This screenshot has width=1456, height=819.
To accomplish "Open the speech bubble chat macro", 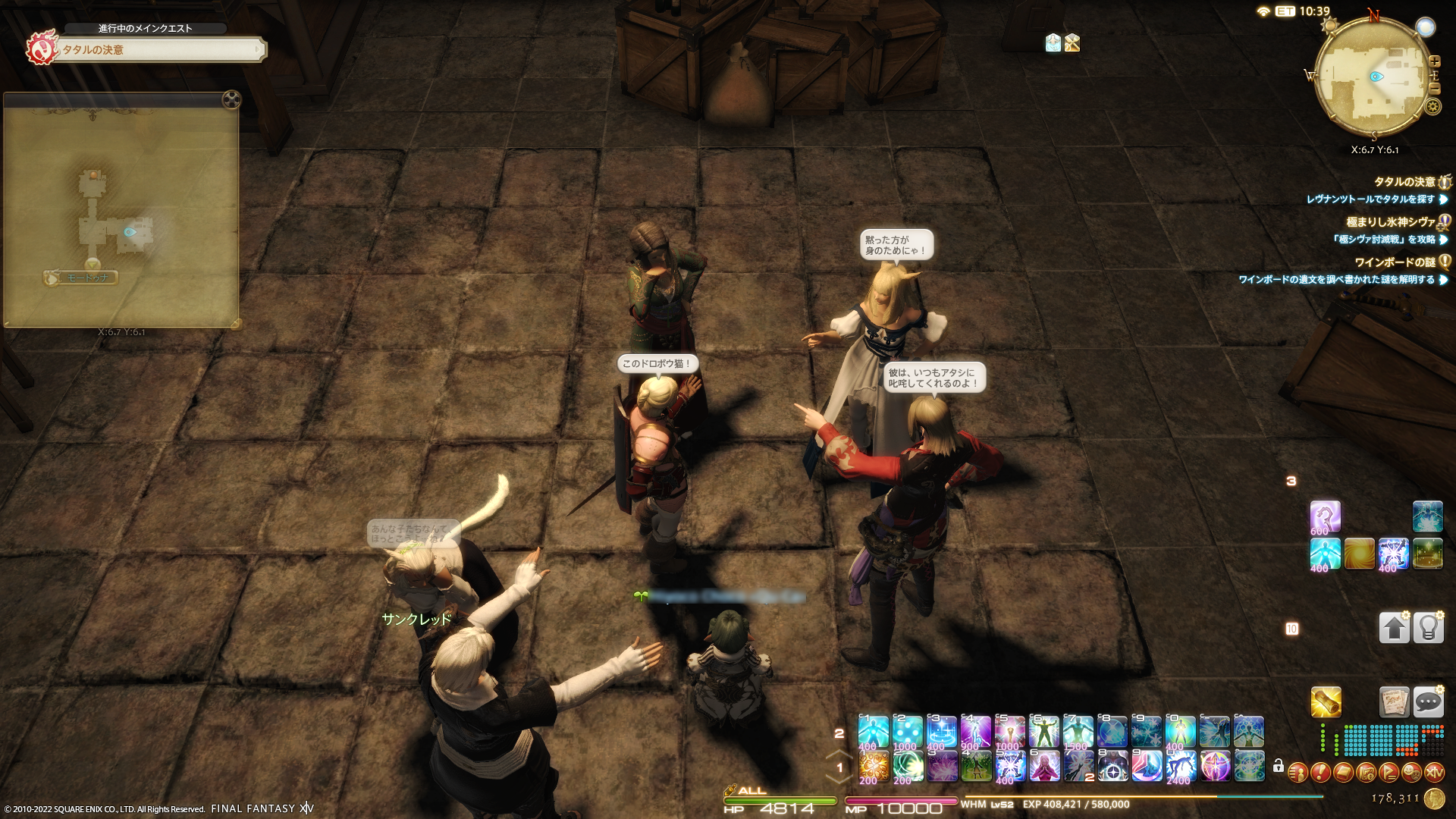I will 1428,702.
